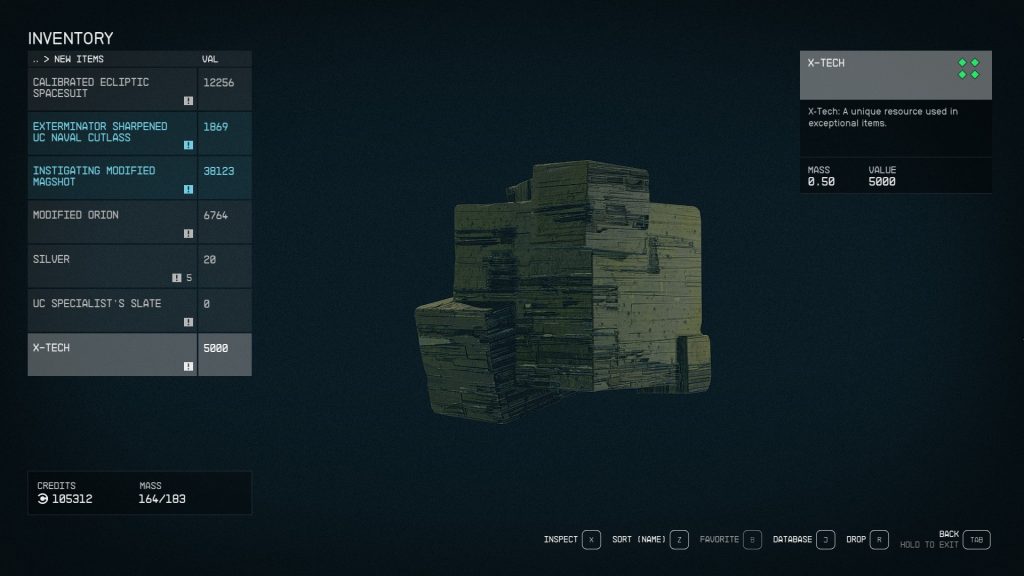The image size is (1024, 576).
Task: Go back via the New Items breadcrumb
Action: point(68,59)
